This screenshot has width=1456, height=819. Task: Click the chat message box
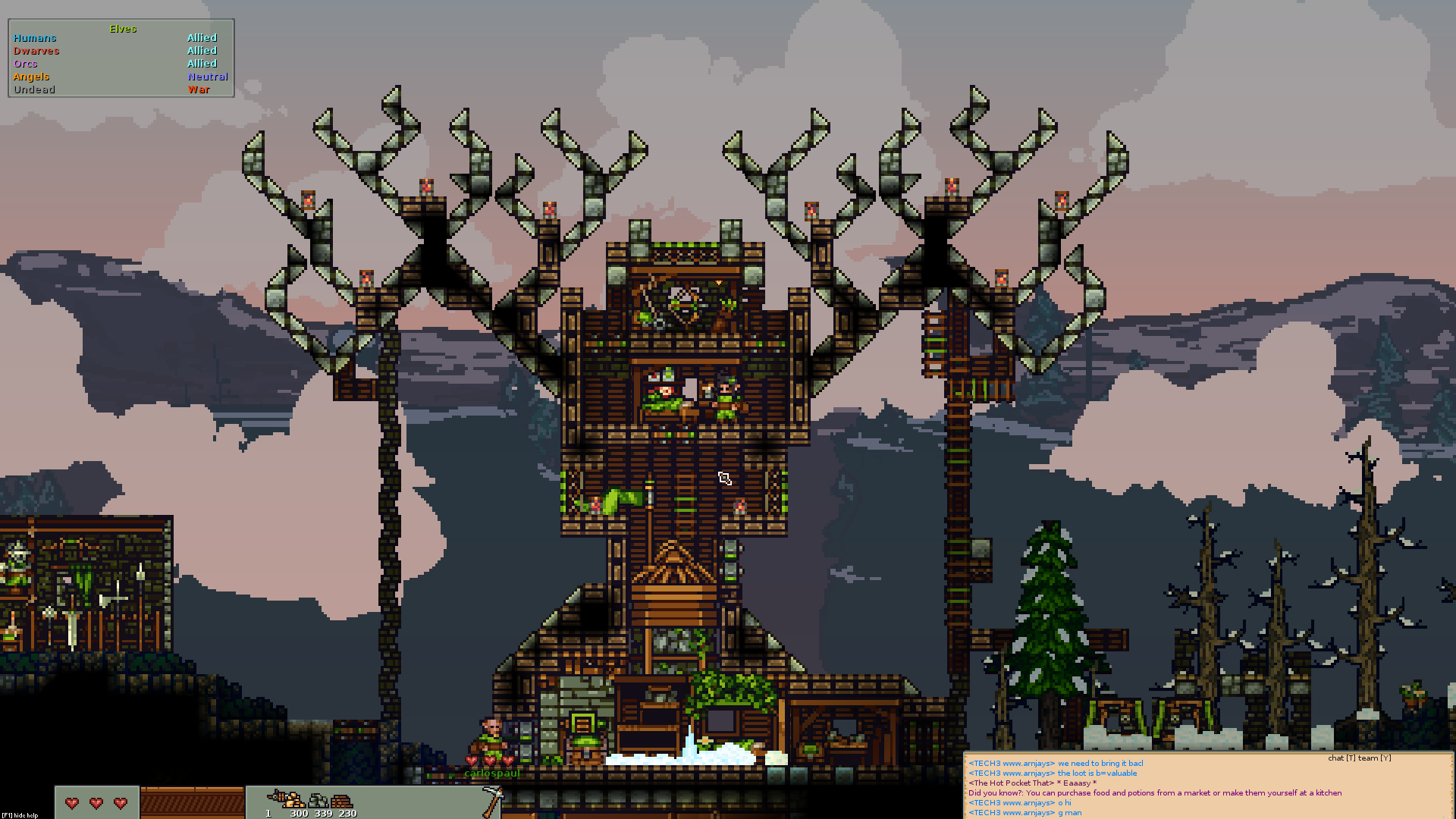[x=1207, y=787]
